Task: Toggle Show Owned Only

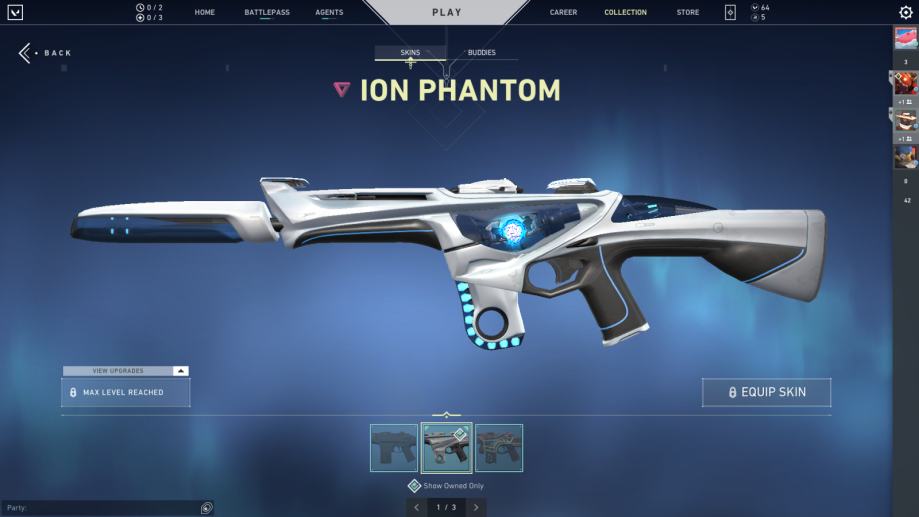Action: tap(414, 486)
